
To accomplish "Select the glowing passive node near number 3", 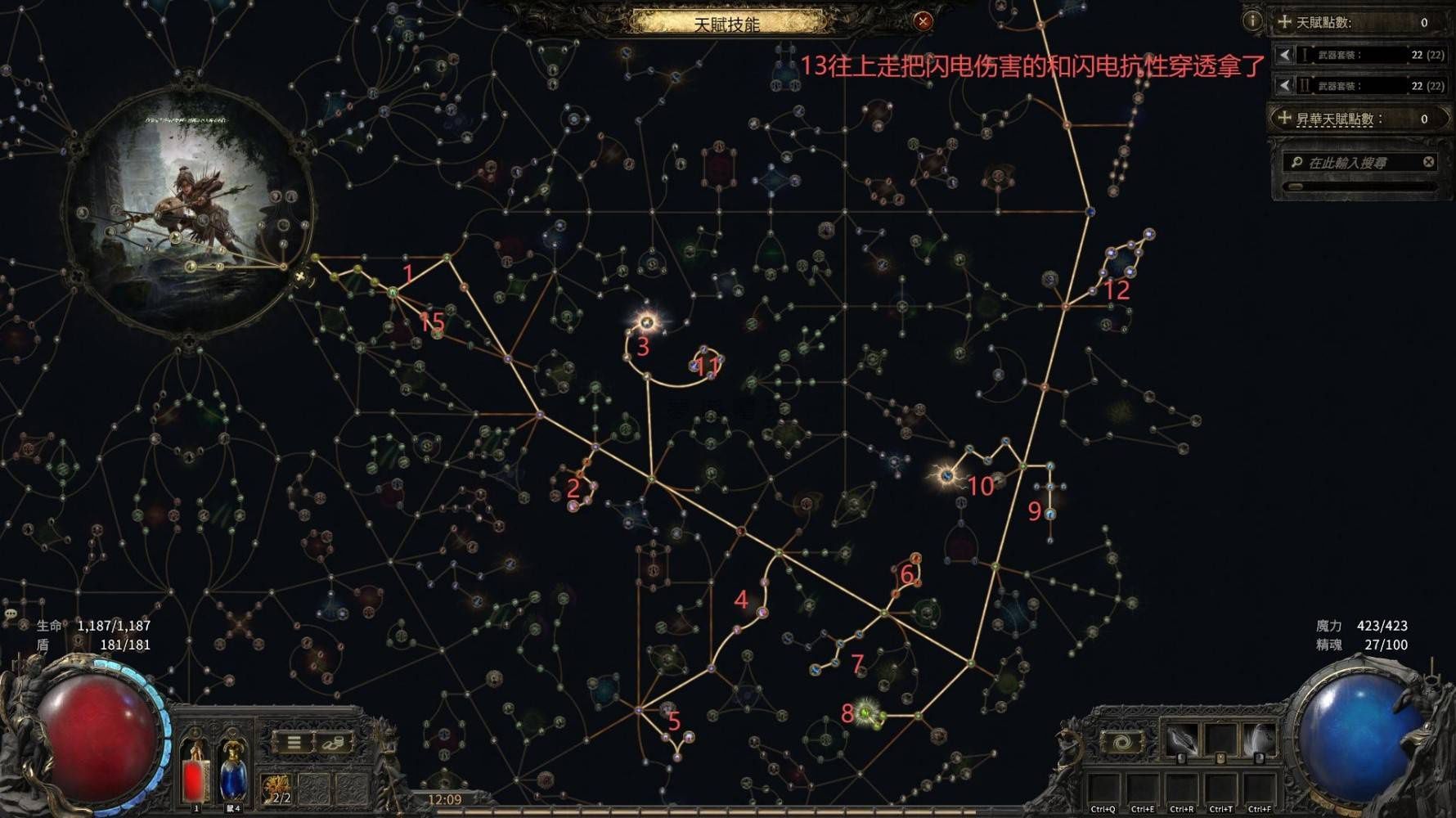I will [648, 321].
